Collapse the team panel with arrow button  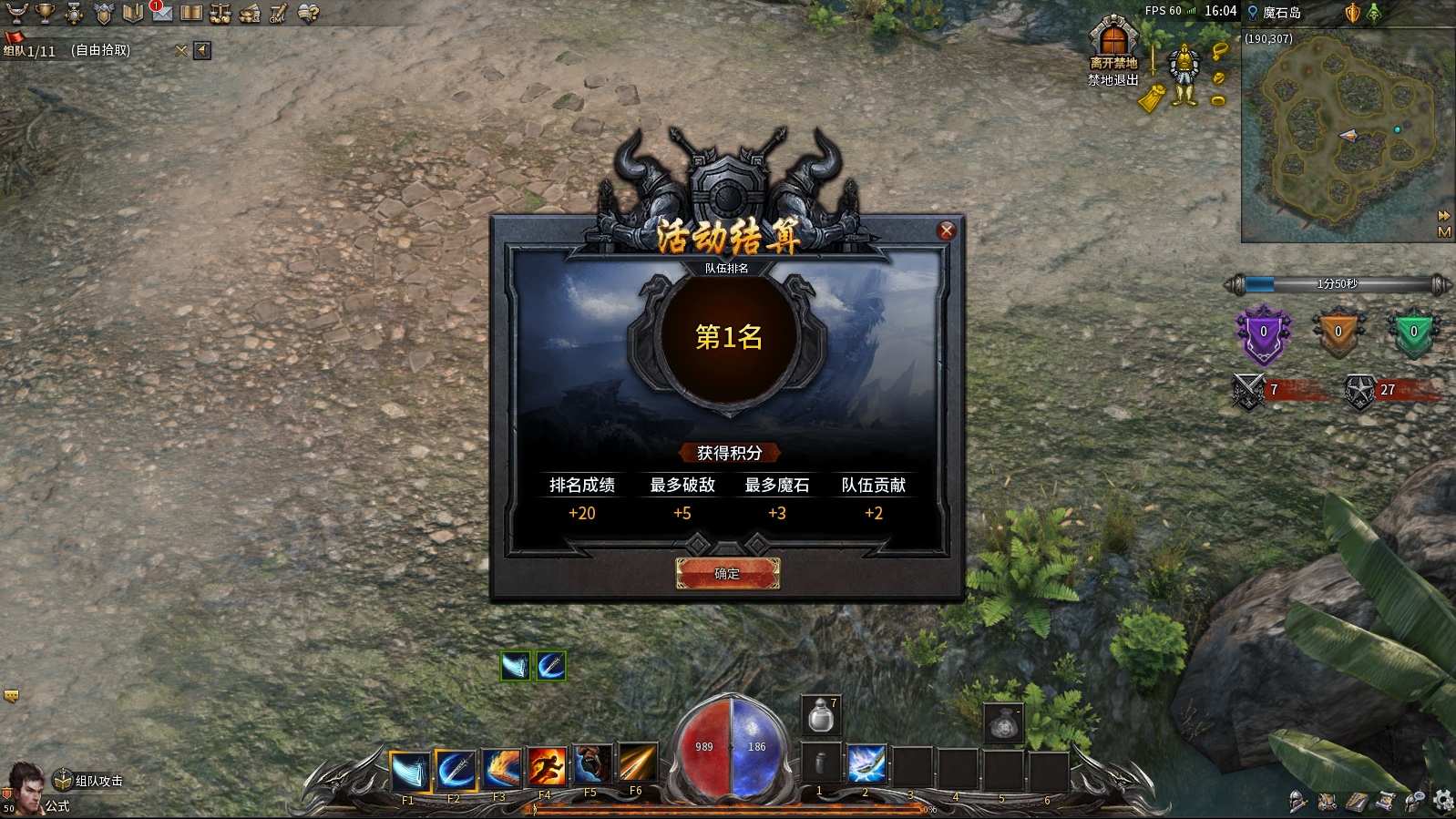202,51
